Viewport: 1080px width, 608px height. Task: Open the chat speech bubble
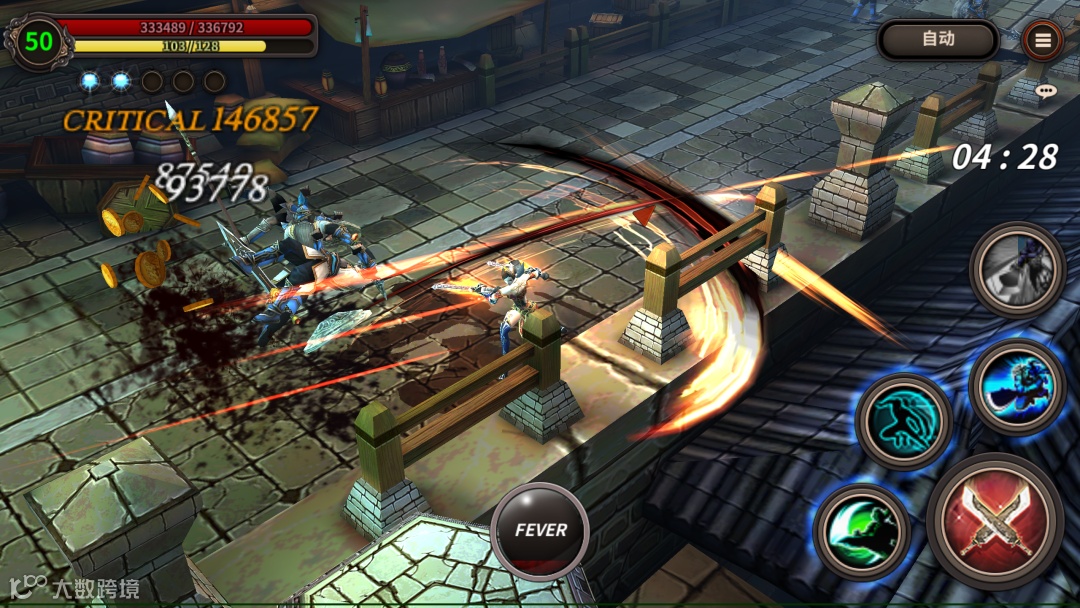1046,90
